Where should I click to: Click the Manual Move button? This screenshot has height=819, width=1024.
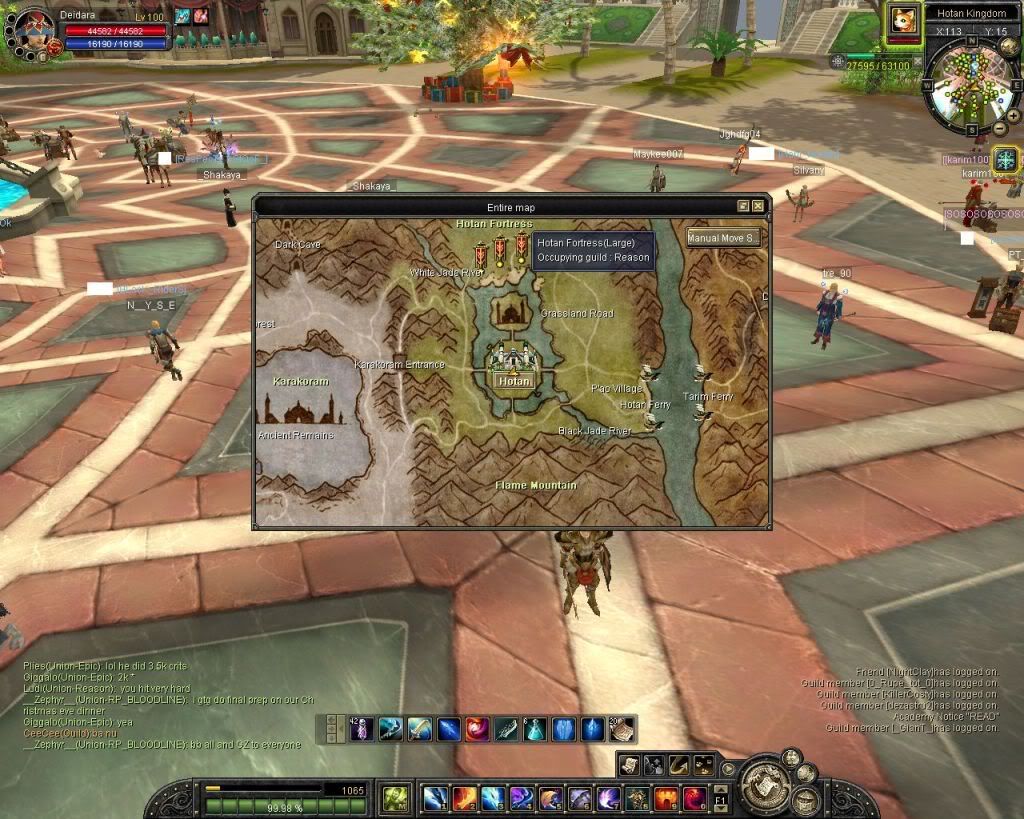click(724, 238)
